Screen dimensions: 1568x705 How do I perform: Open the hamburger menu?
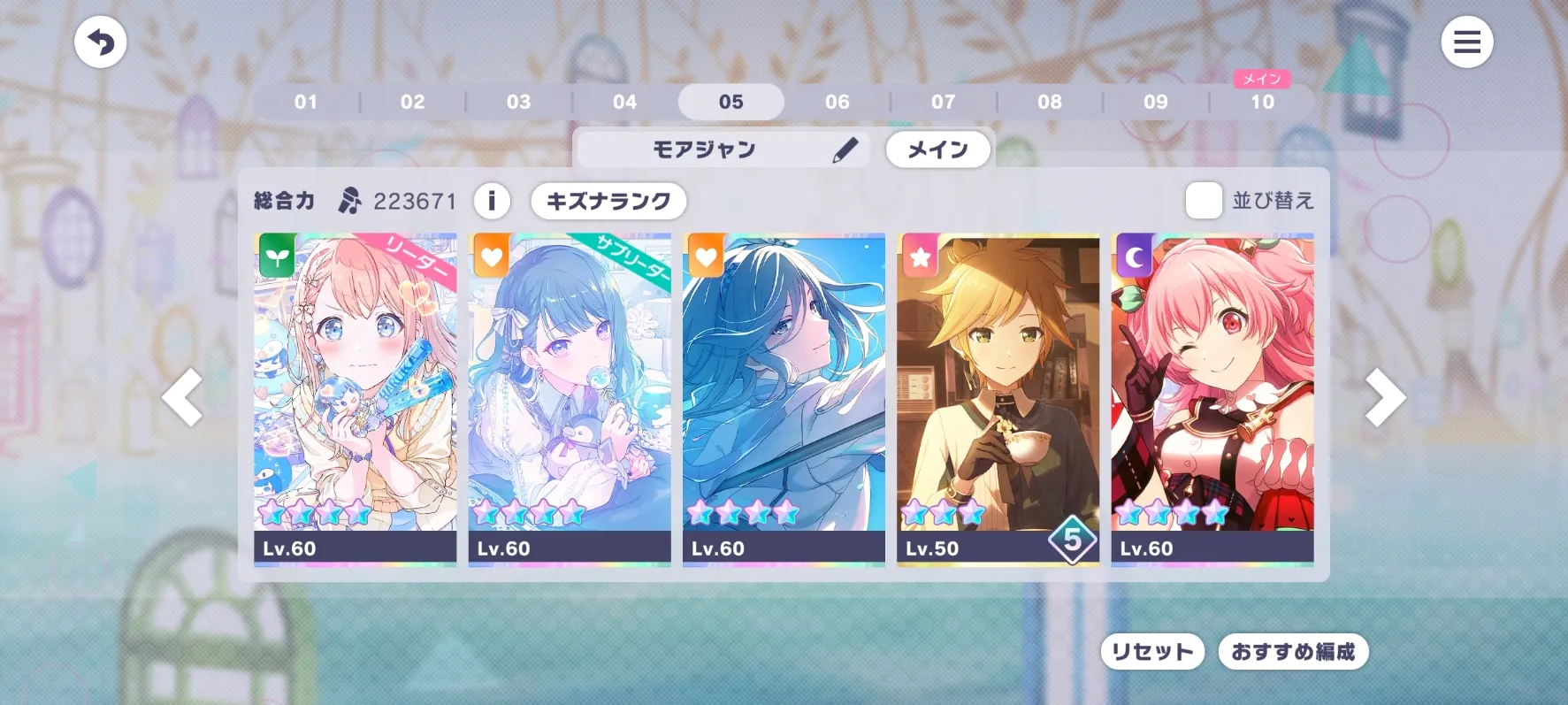1466,42
